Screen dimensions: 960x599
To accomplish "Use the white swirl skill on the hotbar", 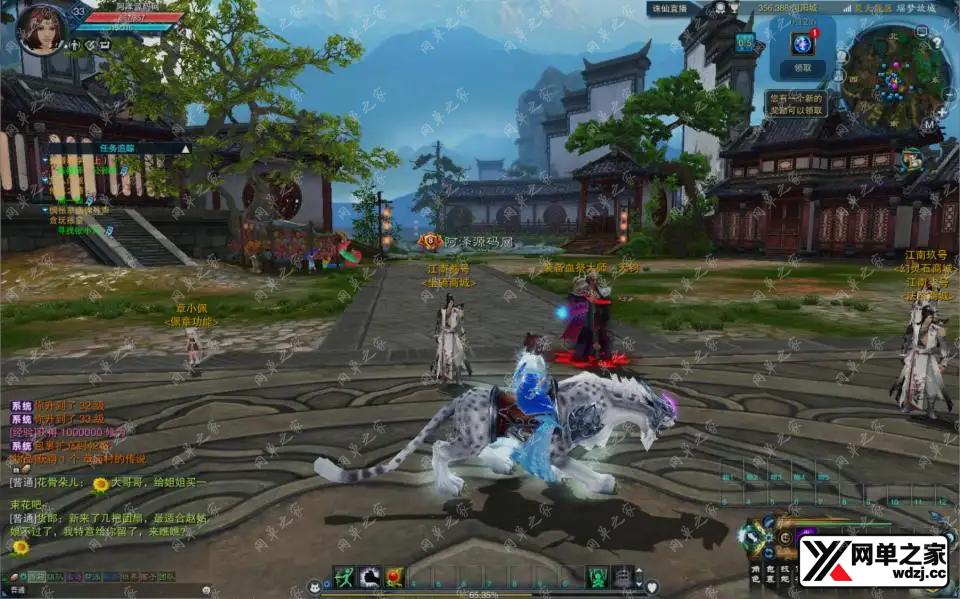I will [x=369, y=576].
